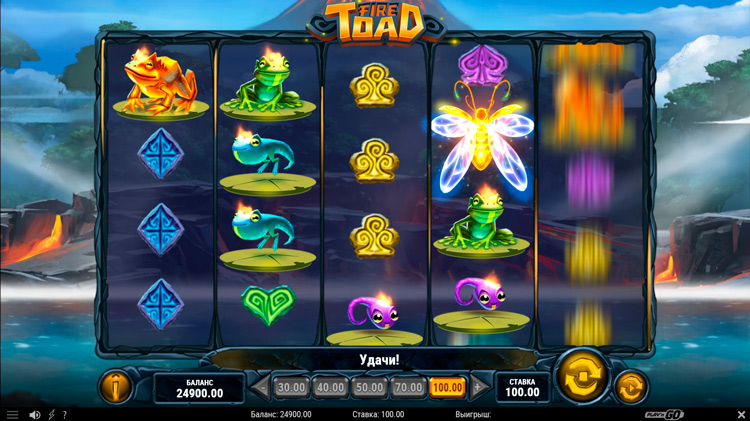This screenshot has width=750, height=421.
Task: Open the paytable info button
Action: tap(116, 387)
